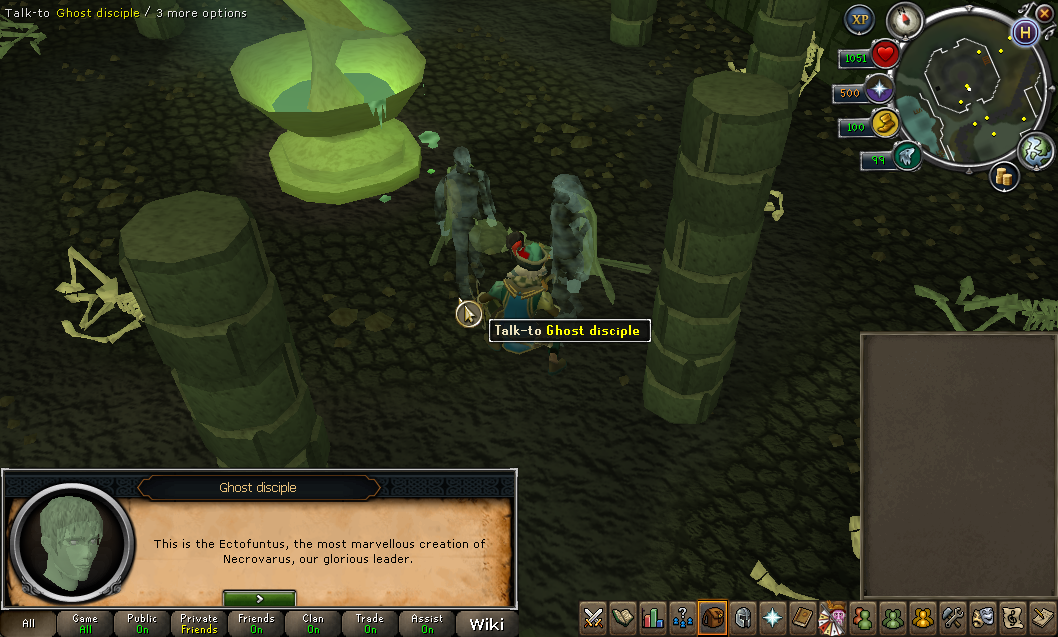1058x637 pixels.
Task: Open the gold coins money pouch
Action: coord(1004,176)
